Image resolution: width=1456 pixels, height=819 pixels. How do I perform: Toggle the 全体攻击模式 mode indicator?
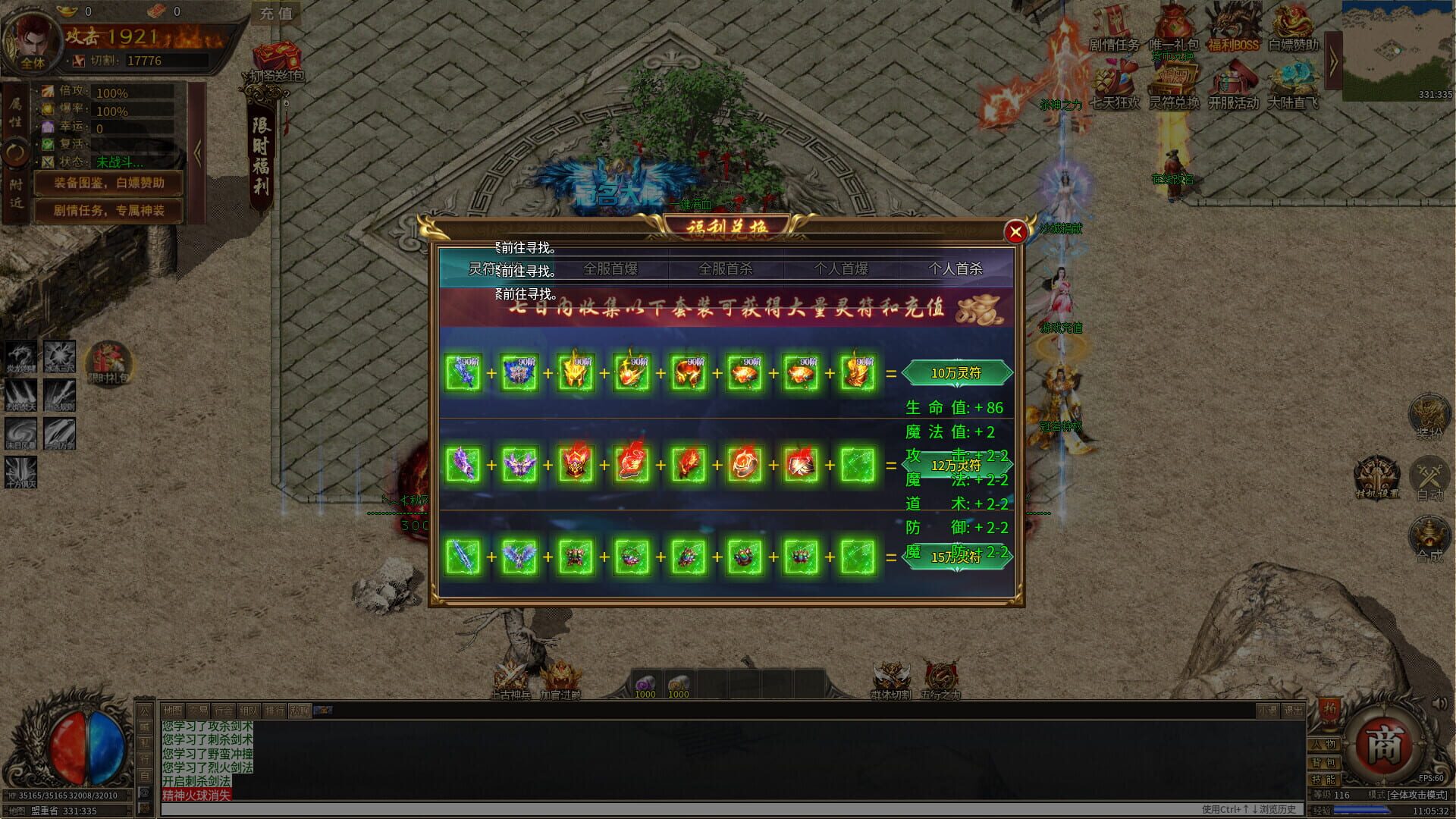tap(1417, 795)
